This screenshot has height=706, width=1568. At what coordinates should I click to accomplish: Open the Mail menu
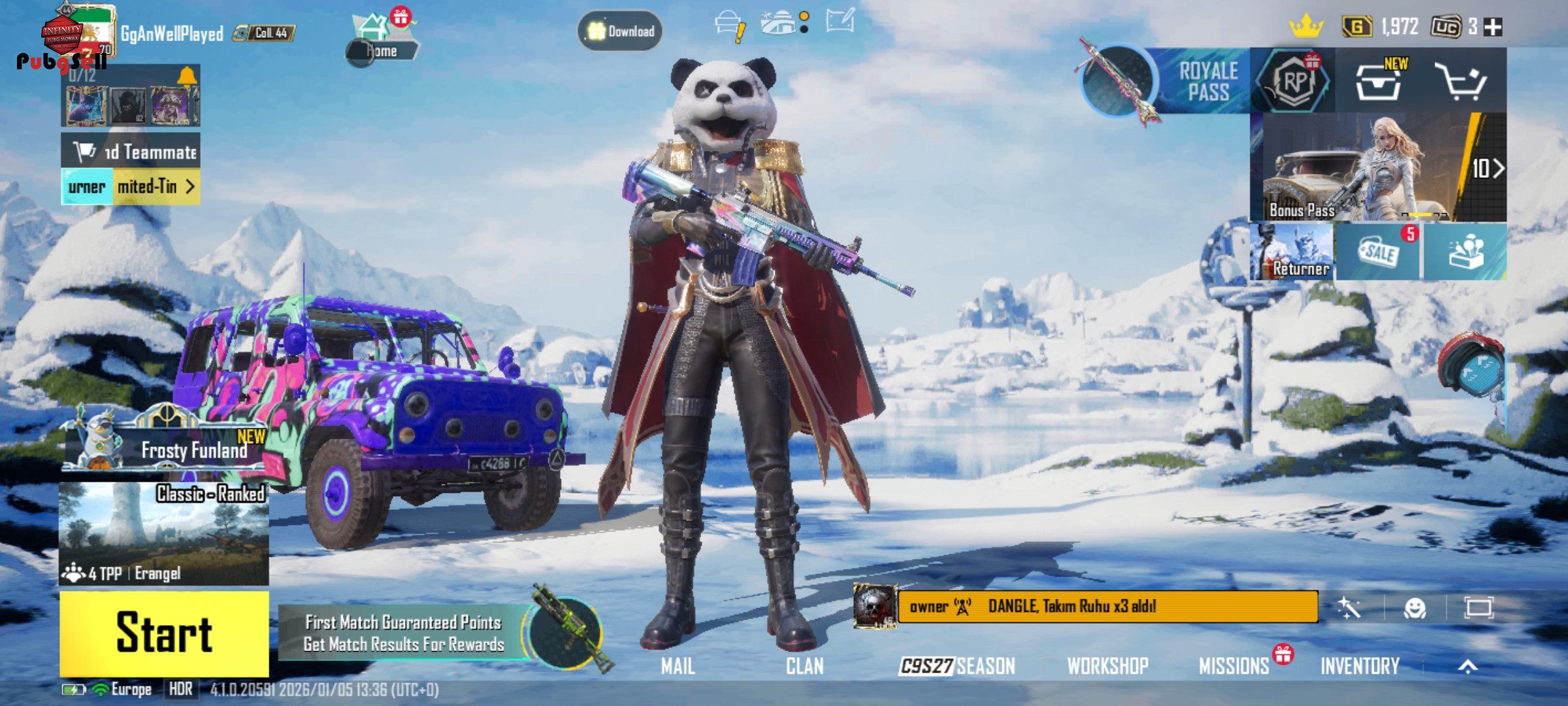[678, 666]
